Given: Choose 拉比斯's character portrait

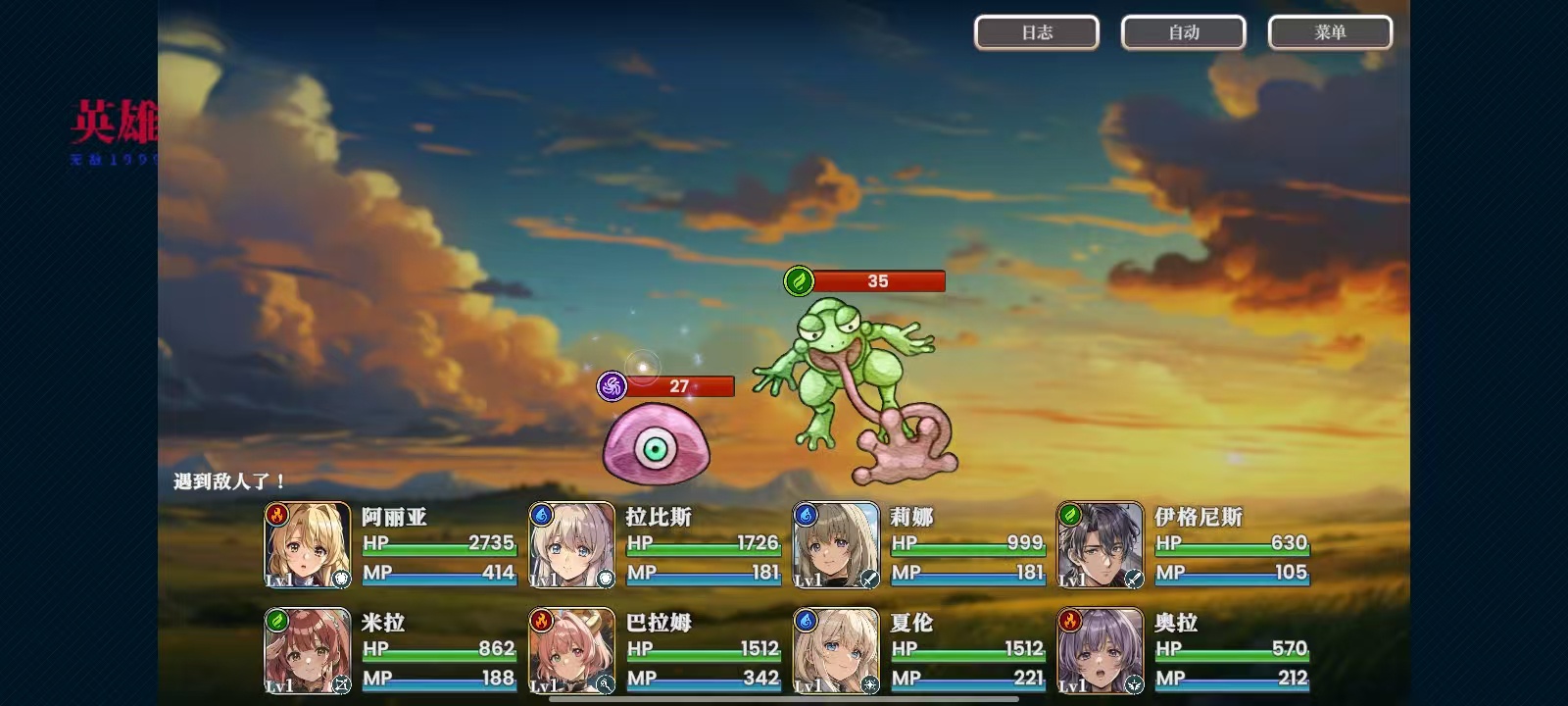Looking at the screenshot, I should pyautogui.click(x=572, y=545).
